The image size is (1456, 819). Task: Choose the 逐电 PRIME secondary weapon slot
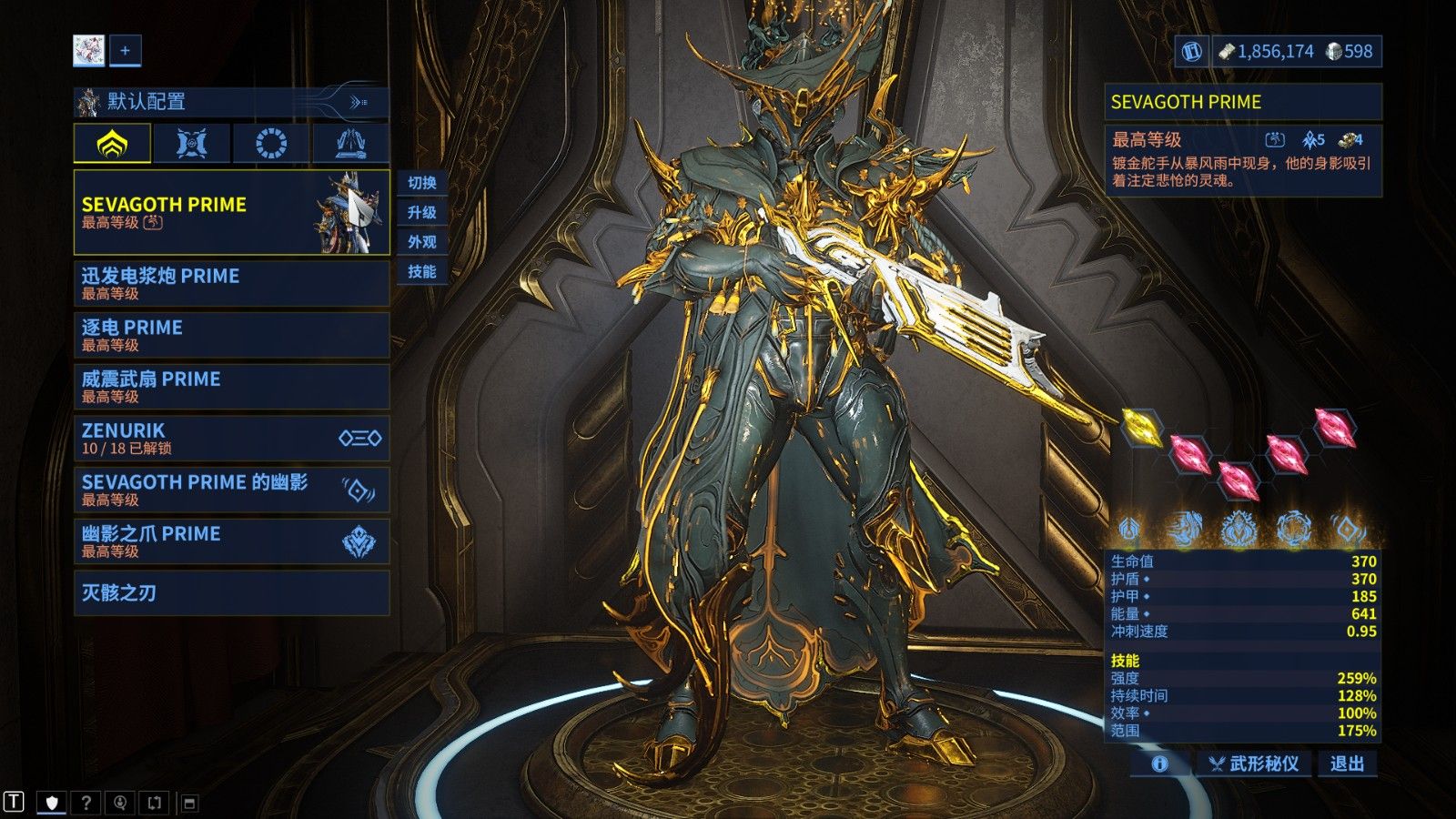[231, 335]
